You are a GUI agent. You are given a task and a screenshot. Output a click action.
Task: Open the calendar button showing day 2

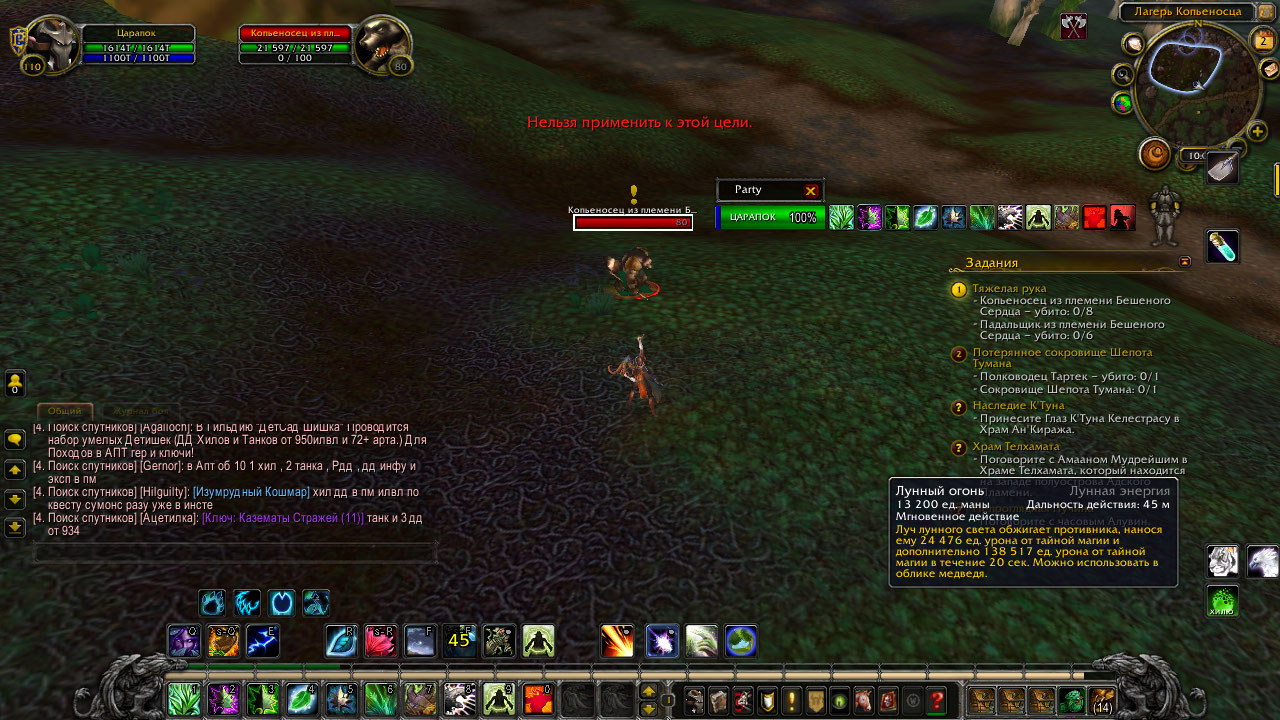[1262, 40]
